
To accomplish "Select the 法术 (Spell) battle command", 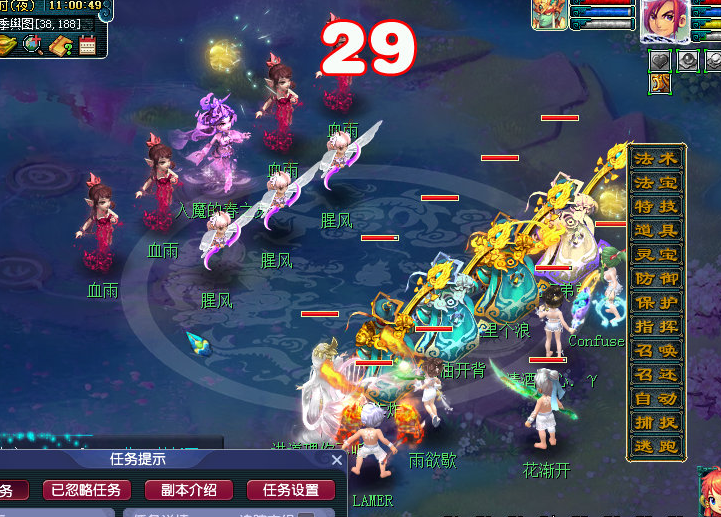I will 656,160.
